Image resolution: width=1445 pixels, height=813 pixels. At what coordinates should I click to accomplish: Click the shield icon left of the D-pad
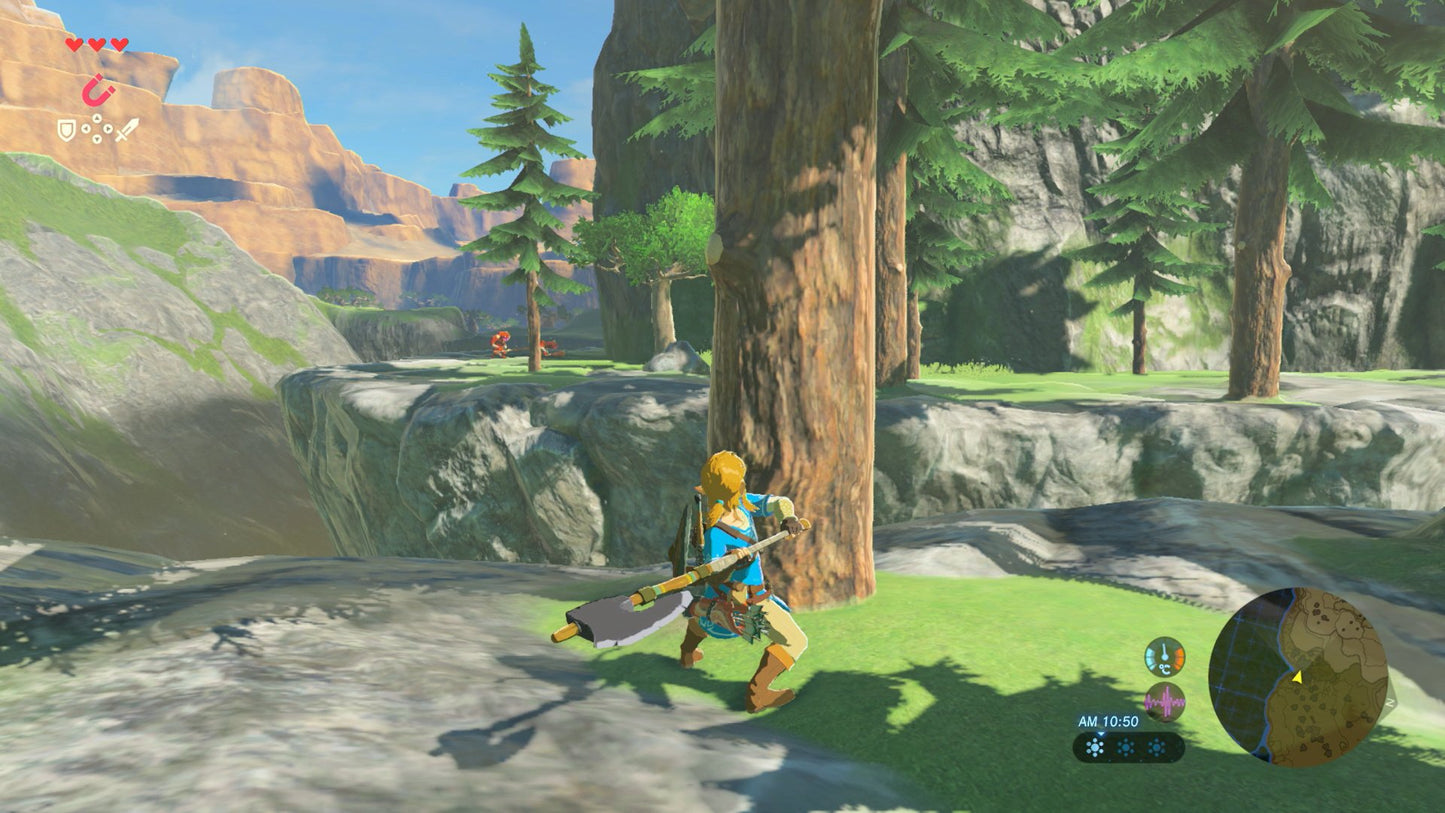click(x=67, y=130)
